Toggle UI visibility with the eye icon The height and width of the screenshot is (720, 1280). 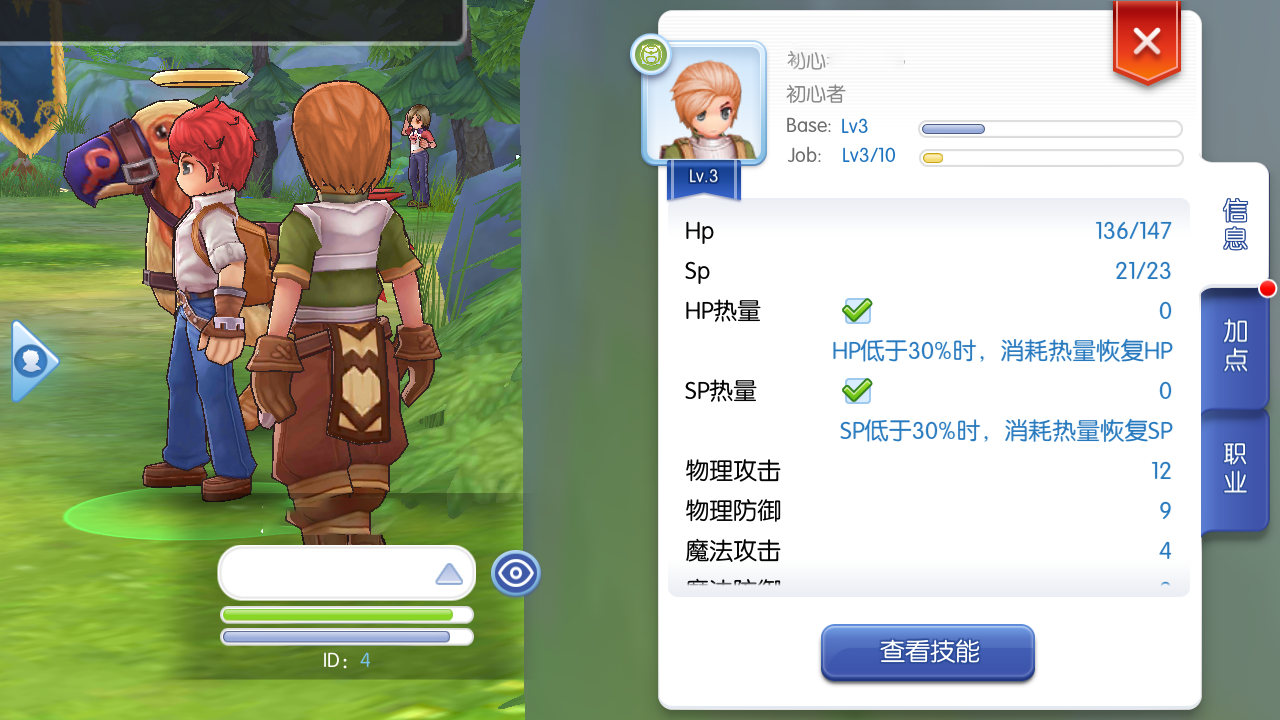click(516, 573)
